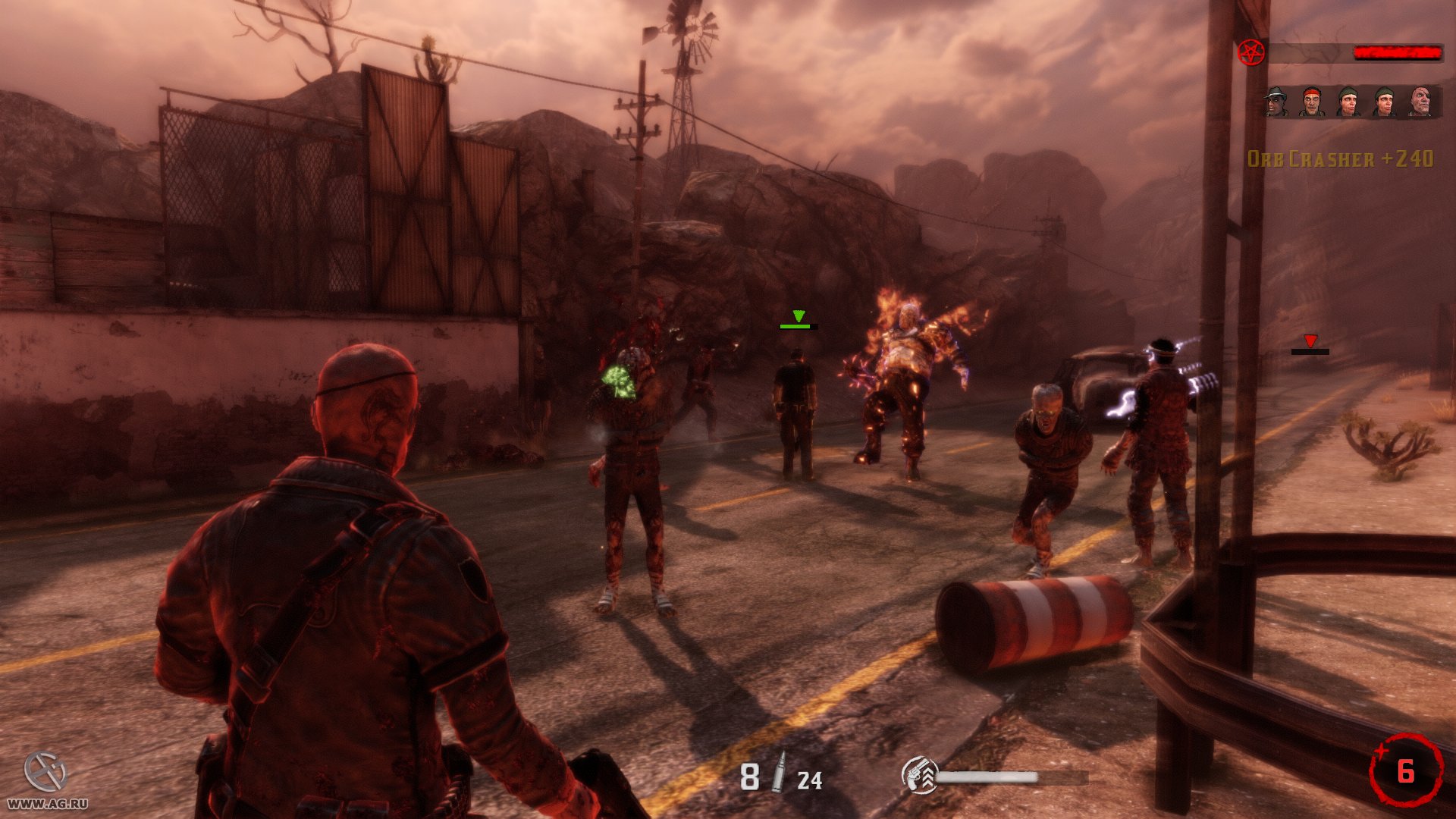Pick the eye-patch teammate portrait
The height and width of the screenshot is (819, 1456).
coord(1420,102)
